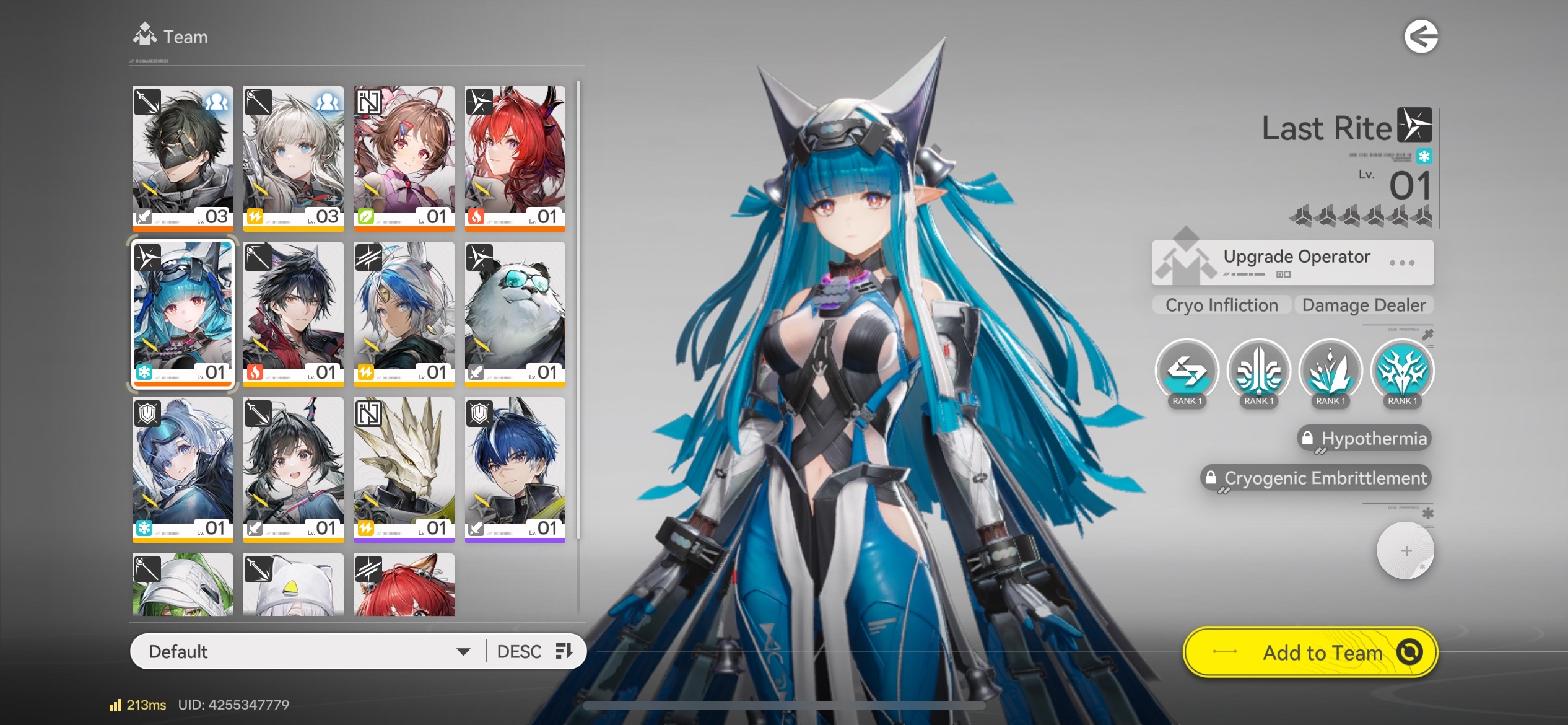Select the red-haired horned operator card
Image resolution: width=1568 pixels, height=725 pixels.
(x=515, y=157)
